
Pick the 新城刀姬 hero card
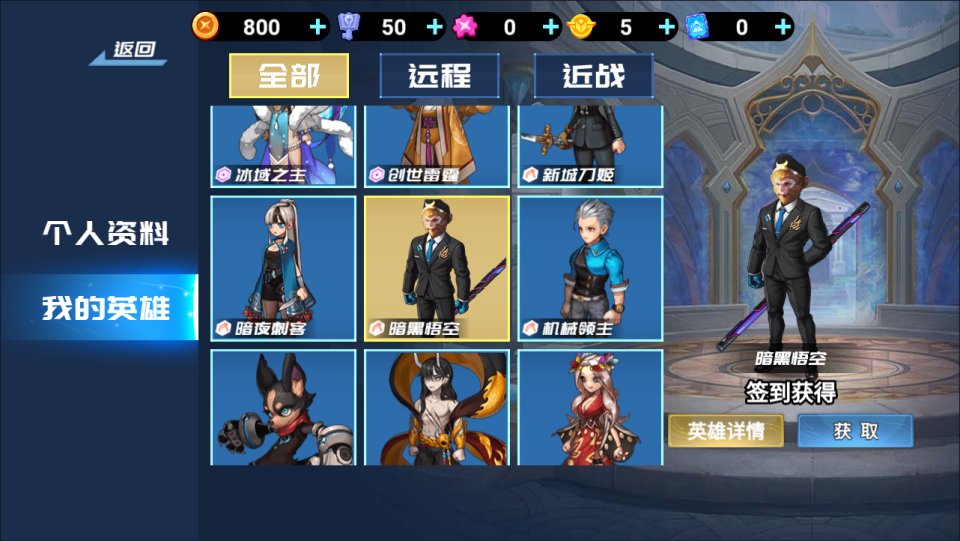(590, 146)
